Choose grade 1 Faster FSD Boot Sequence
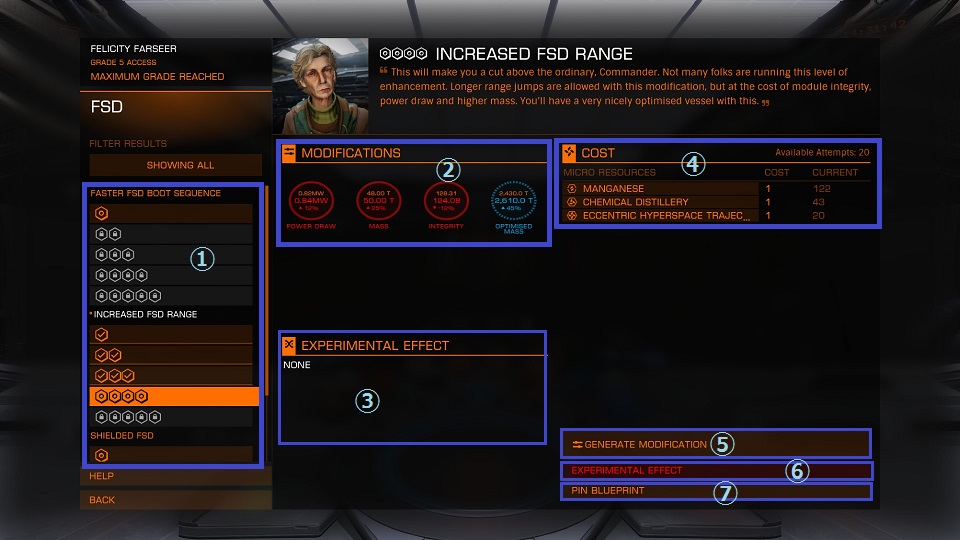Screen dimensions: 960x540 click(x=172, y=213)
